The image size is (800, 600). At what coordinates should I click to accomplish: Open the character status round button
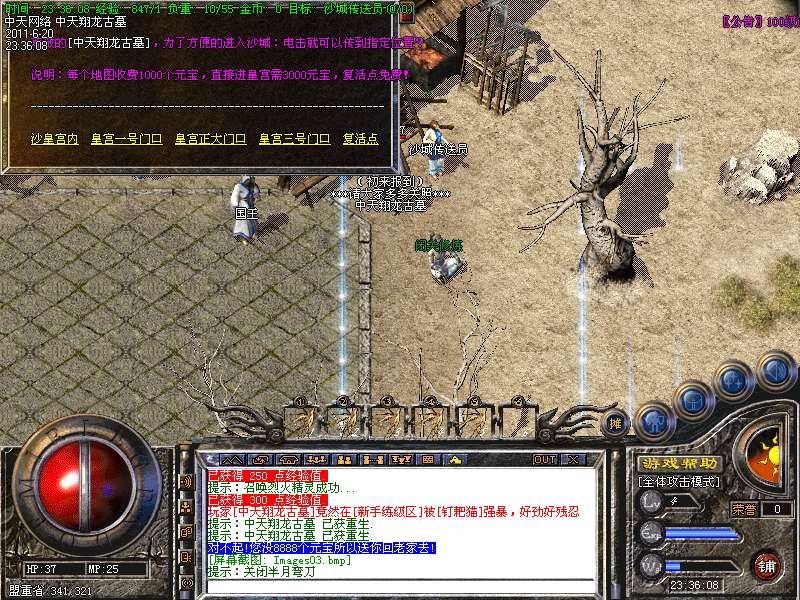click(x=653, y=421)
